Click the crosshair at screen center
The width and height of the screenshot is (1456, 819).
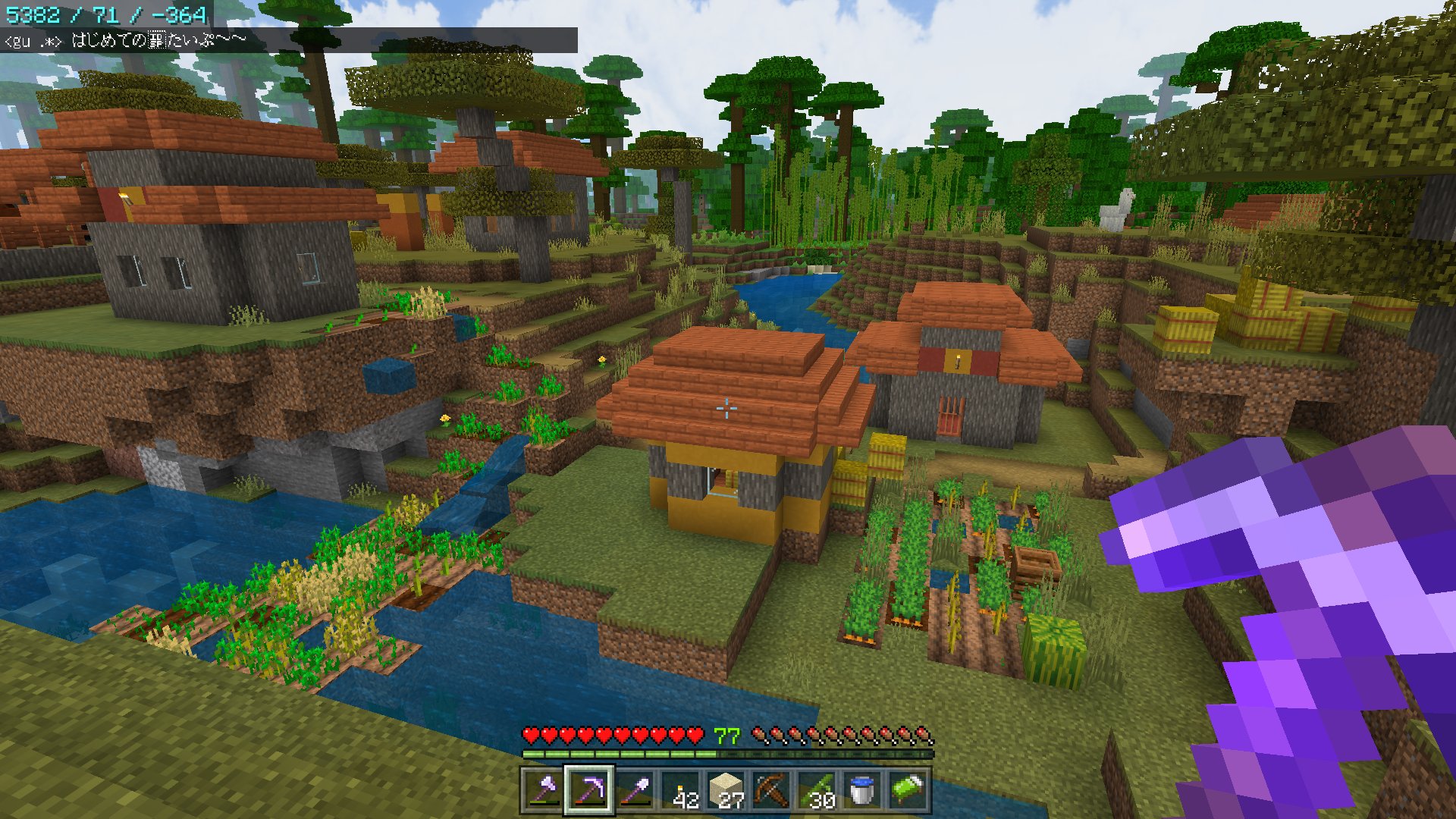[726, 409]
